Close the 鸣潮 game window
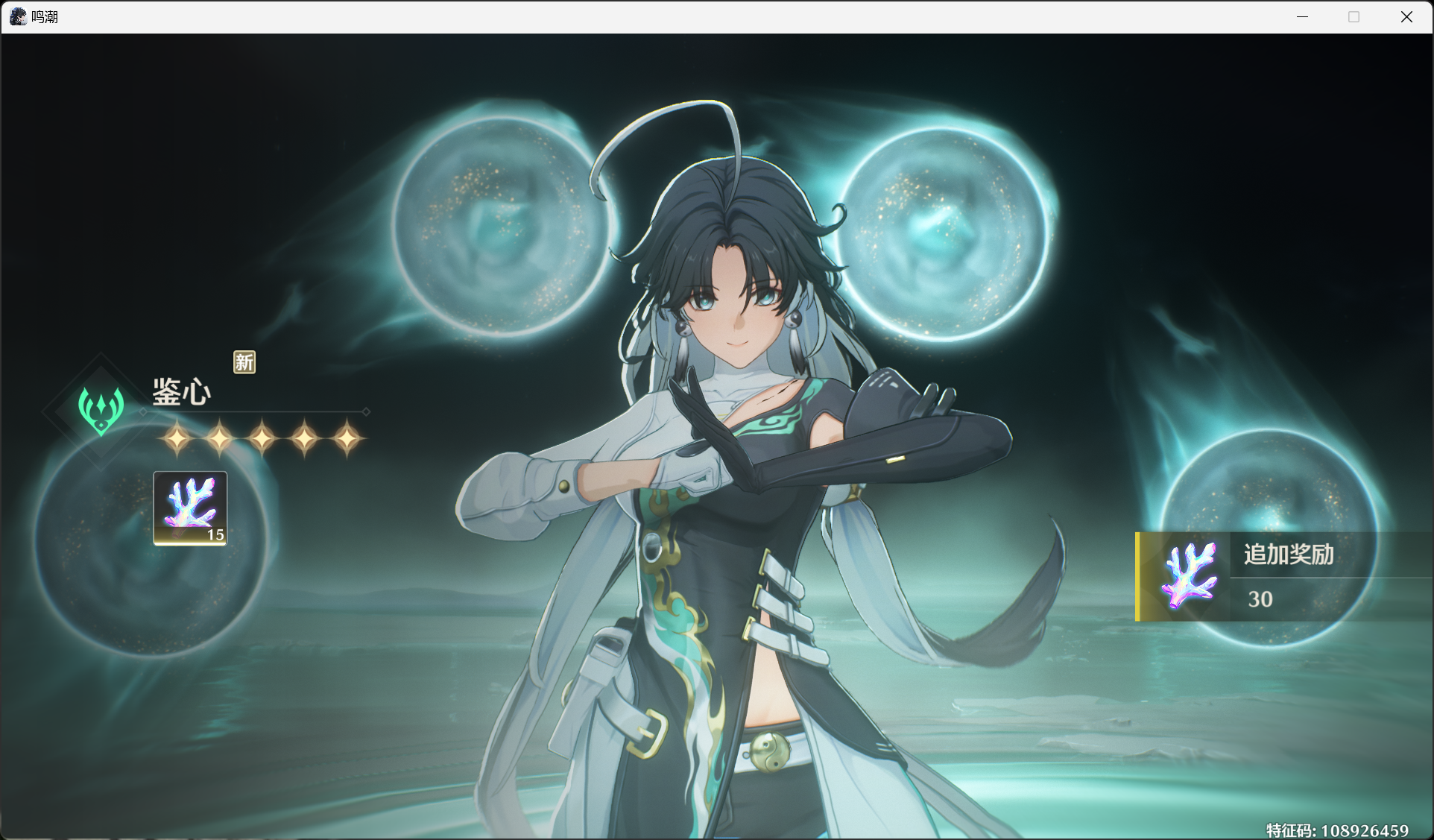Image resolution: width=1434 pixels, height=840 pixels. 1406,17
